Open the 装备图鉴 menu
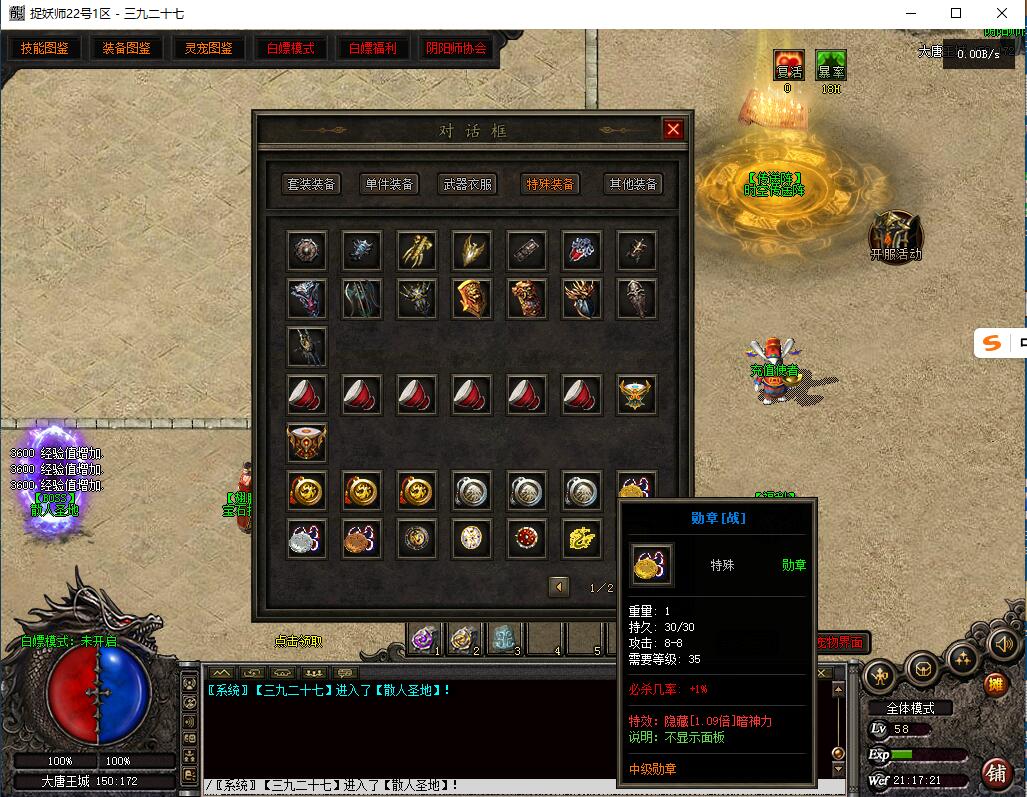1027x797 pixels. tap(127, 48)
